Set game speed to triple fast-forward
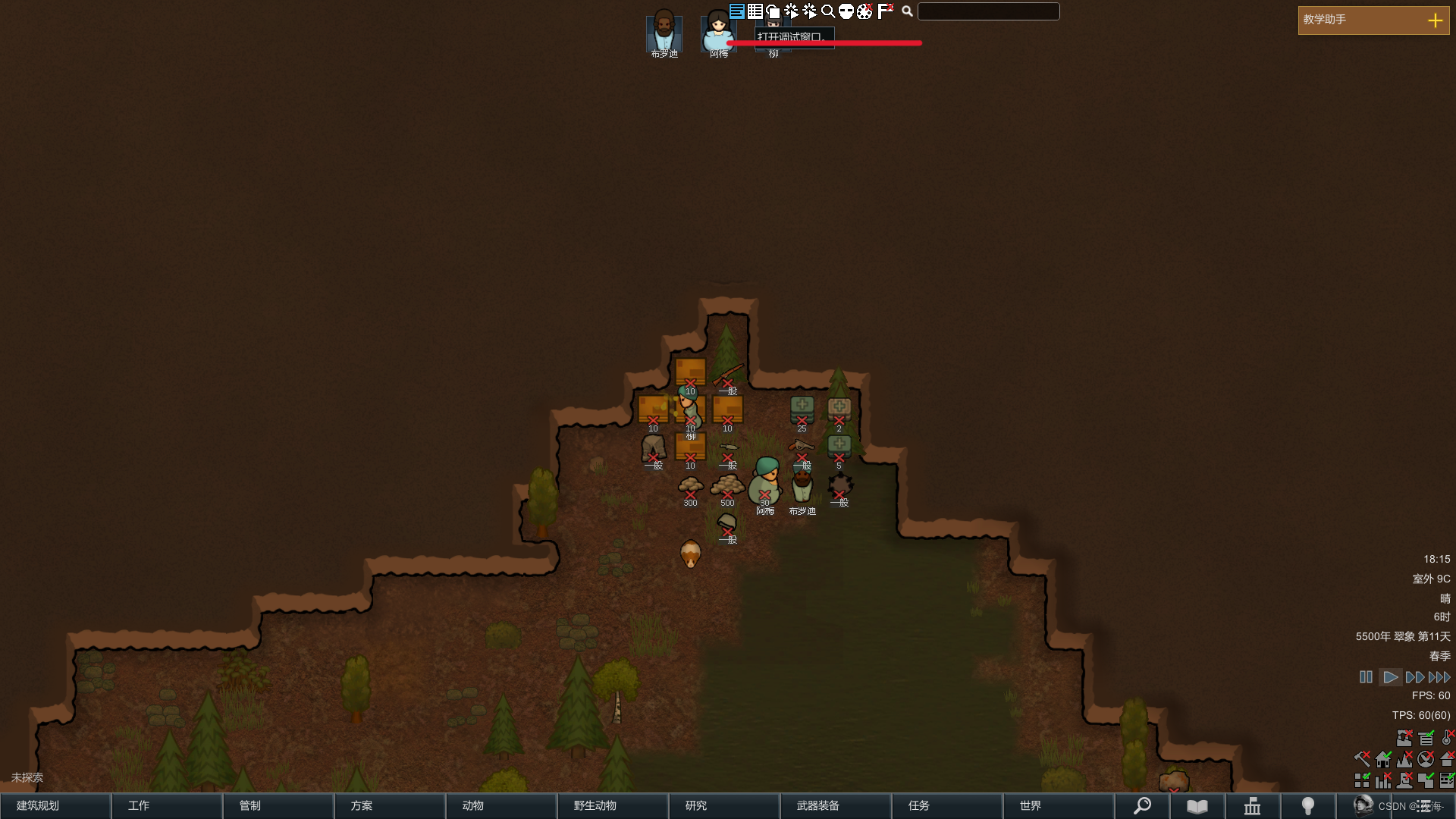The image size is (1456, 819). click(x=1439, y=677)
